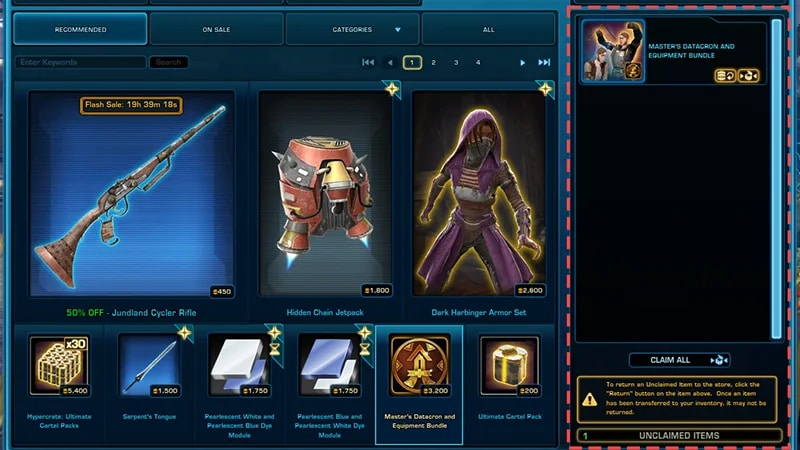Claim the Master's Datacron bundle individually
The height and width of the screenshot is (450, 800).
(x=748, y=76)
